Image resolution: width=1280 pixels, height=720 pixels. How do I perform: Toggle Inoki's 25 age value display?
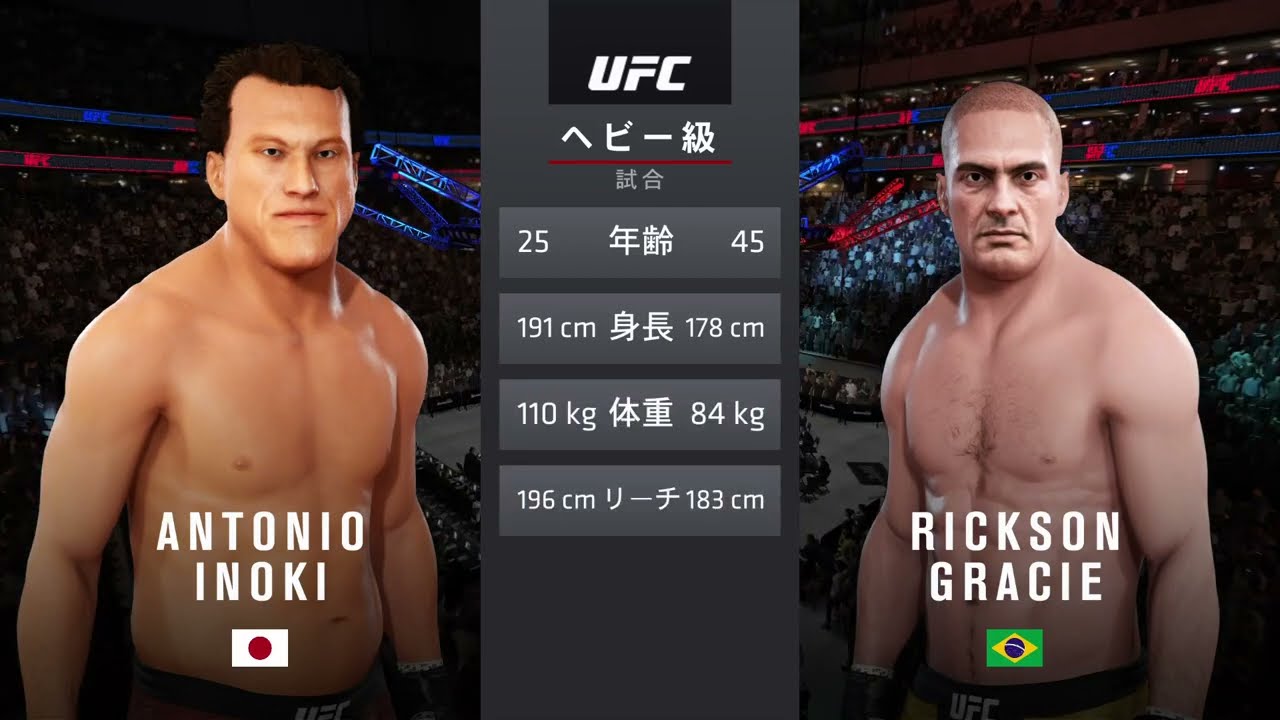pyautogui.click(x=535, y=242)
